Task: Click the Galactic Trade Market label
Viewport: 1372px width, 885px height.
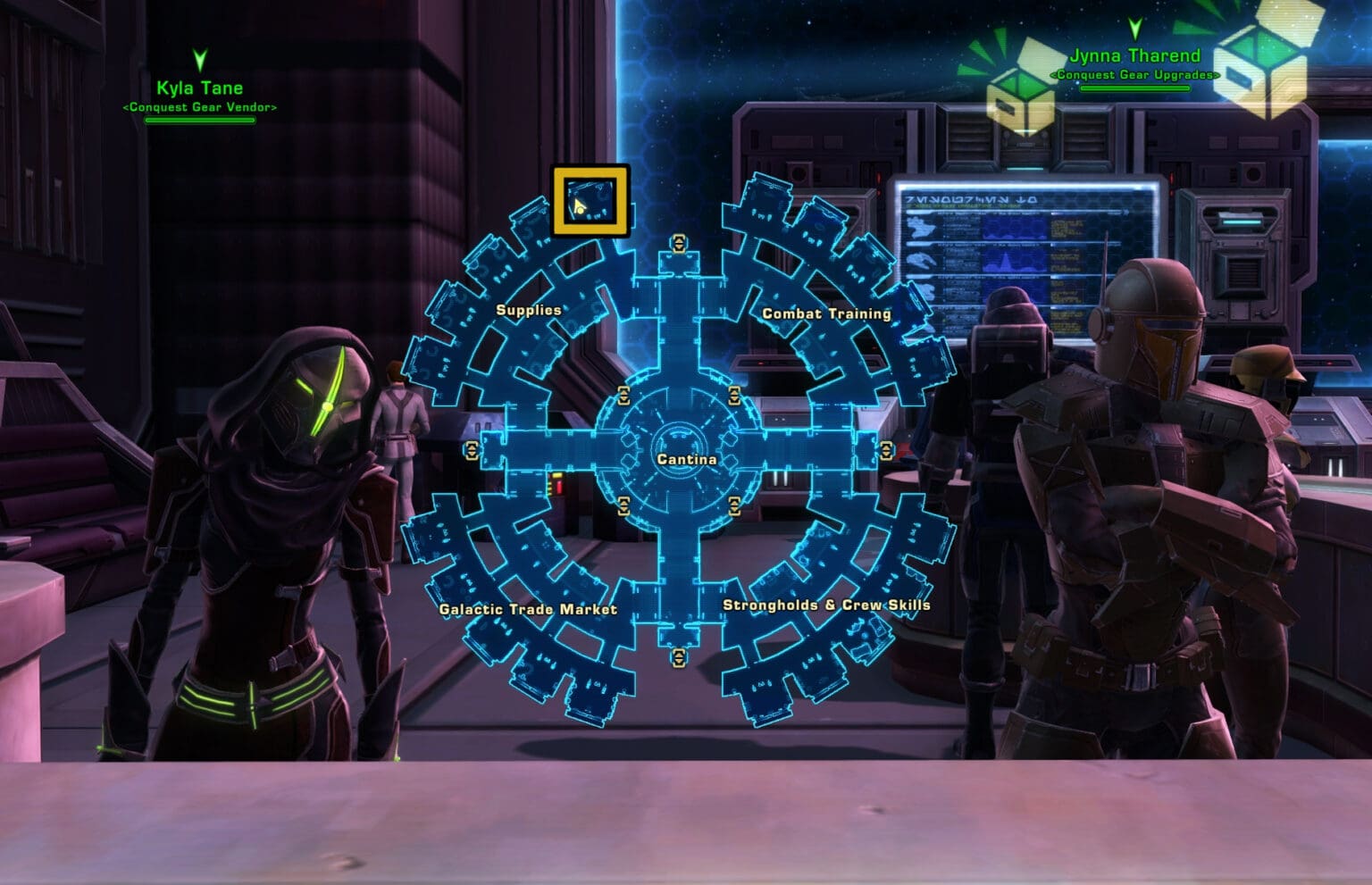Action: pos(529,608)
